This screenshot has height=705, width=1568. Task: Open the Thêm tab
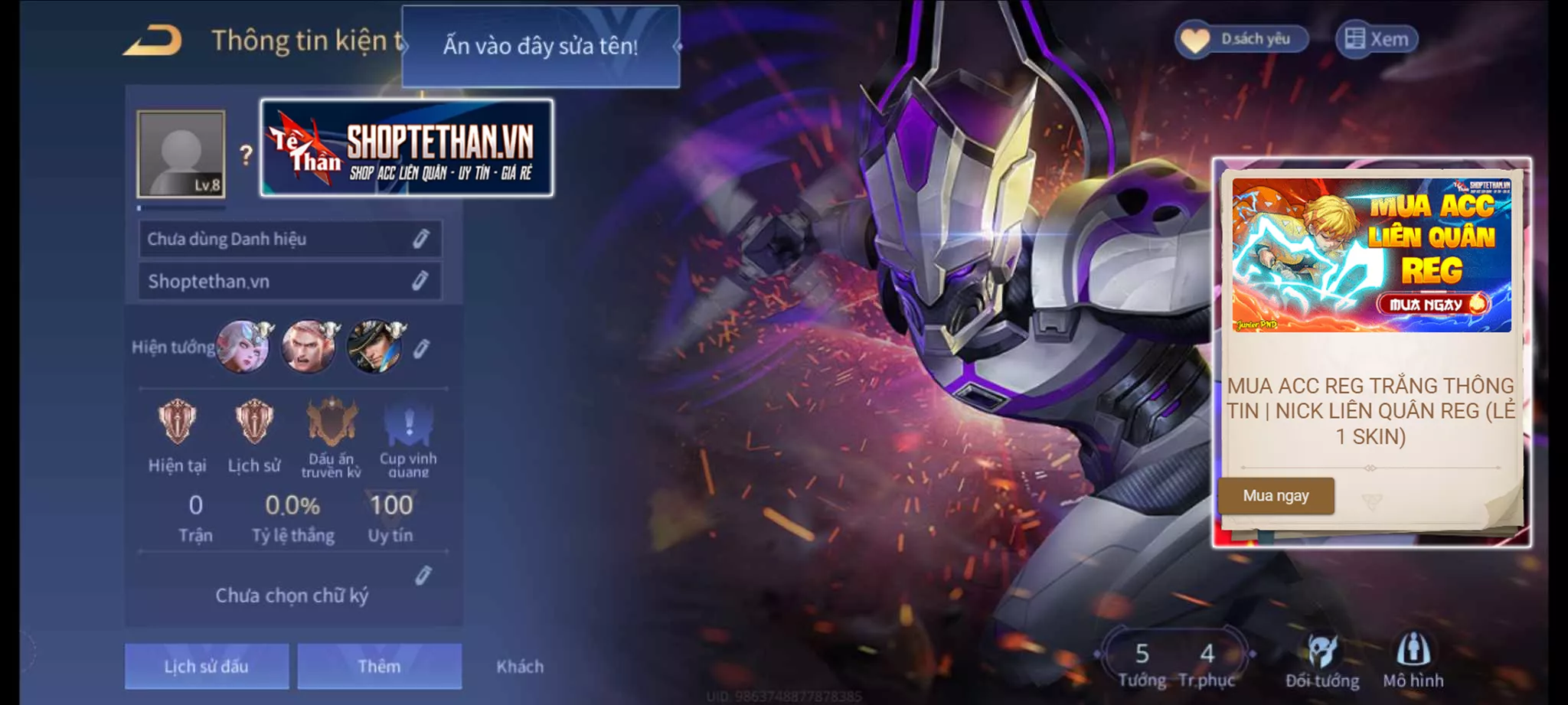380,666
